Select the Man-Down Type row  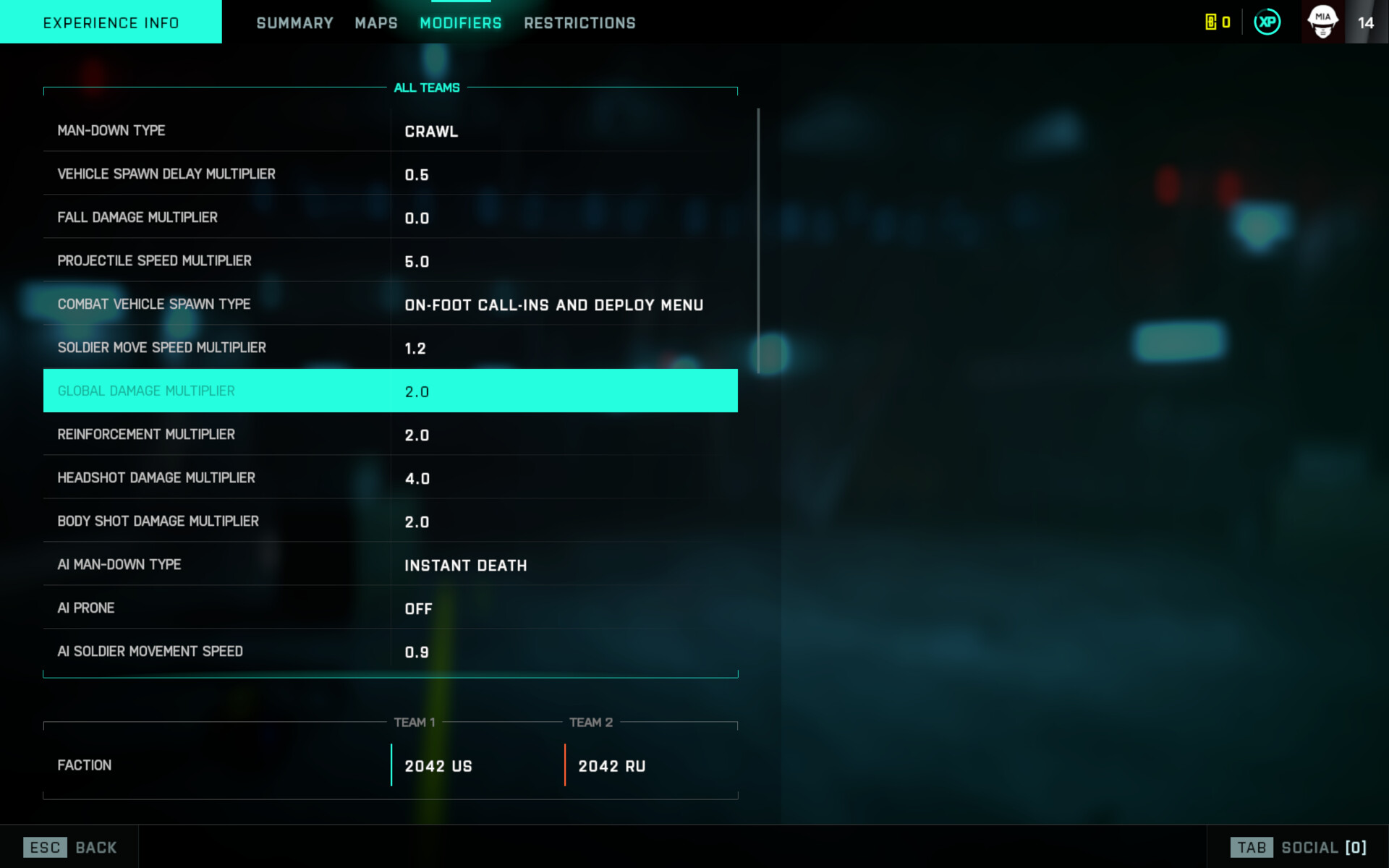pyautogui.click(x=391, y=131)
